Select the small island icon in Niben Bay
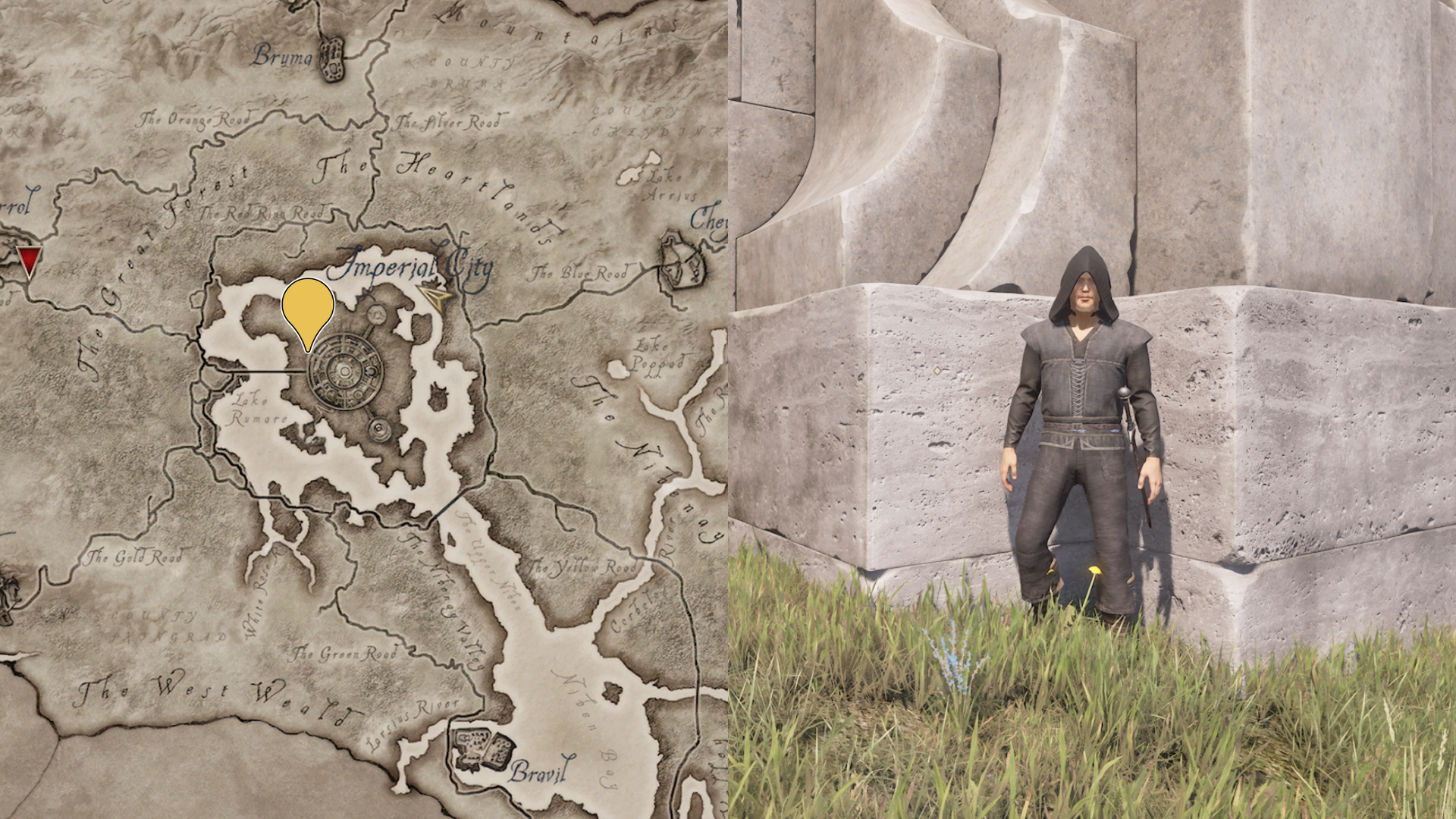This screenshot has width=1456, height=819. pos(610,694)
